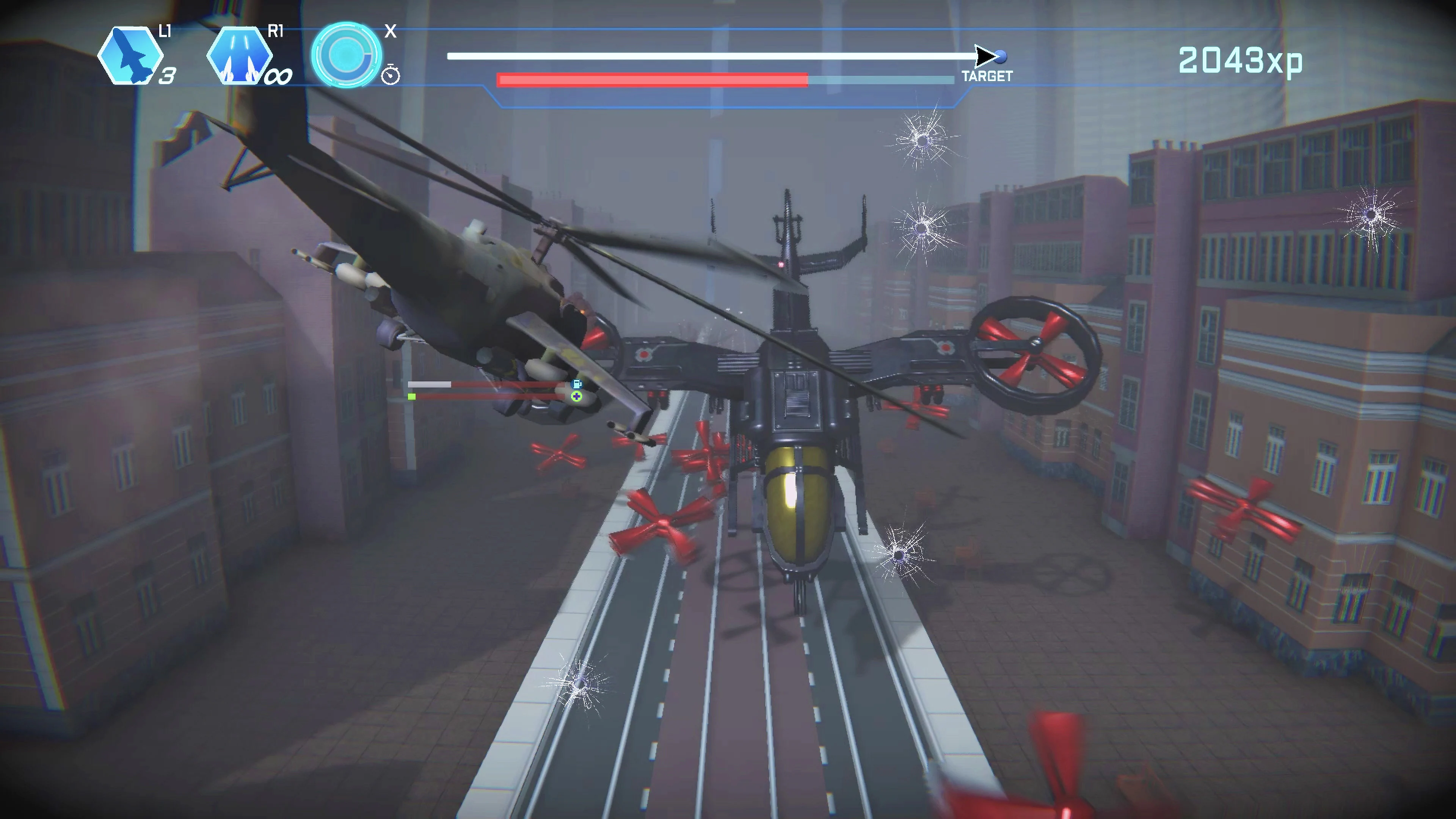Toggle the missile count badge showing 3
Screen dimensions: 1456x819
[x=167, y=75]
